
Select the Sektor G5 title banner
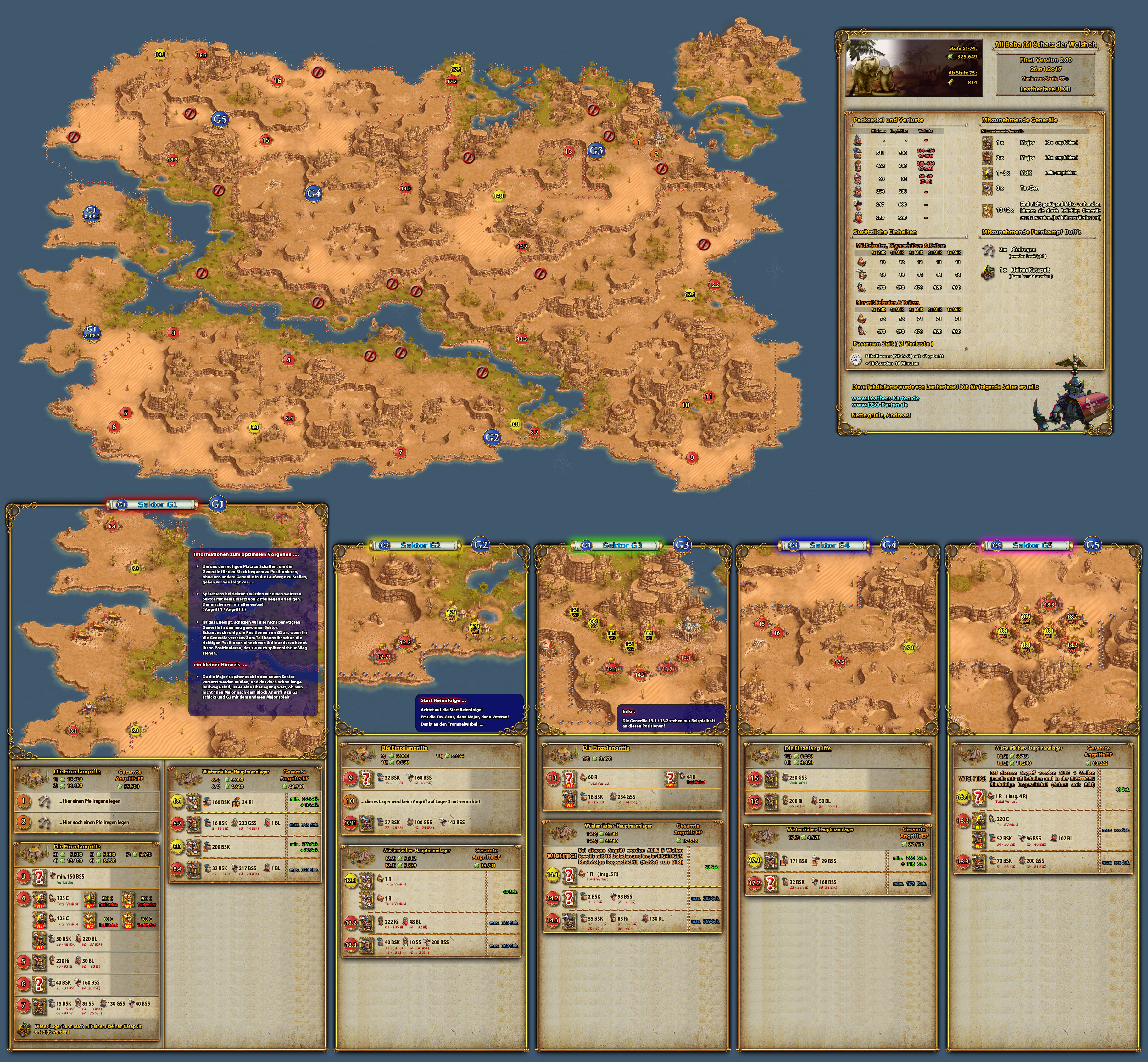click(1032, 545)
